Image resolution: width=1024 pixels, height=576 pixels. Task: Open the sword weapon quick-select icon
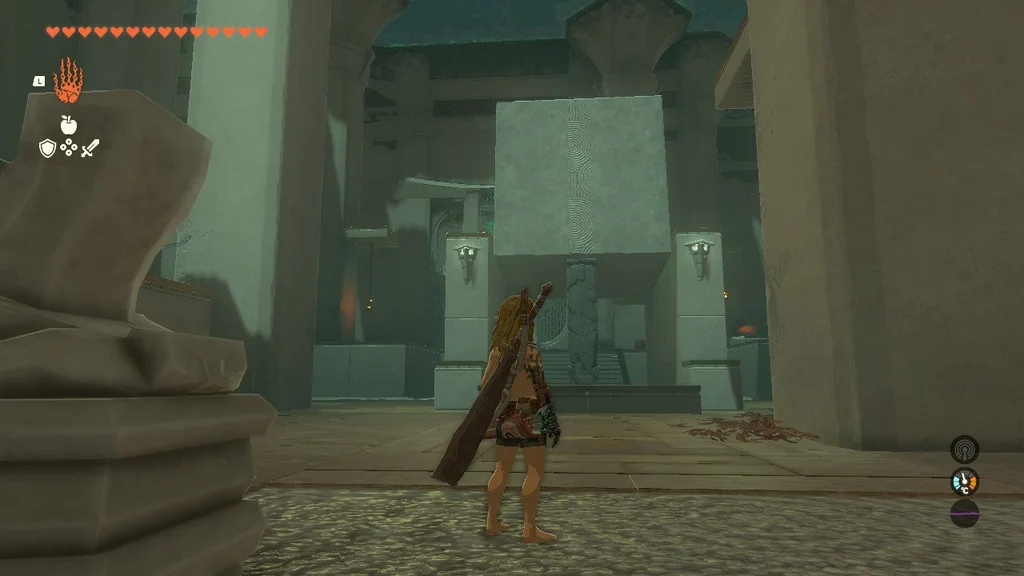tap(90, 149)
